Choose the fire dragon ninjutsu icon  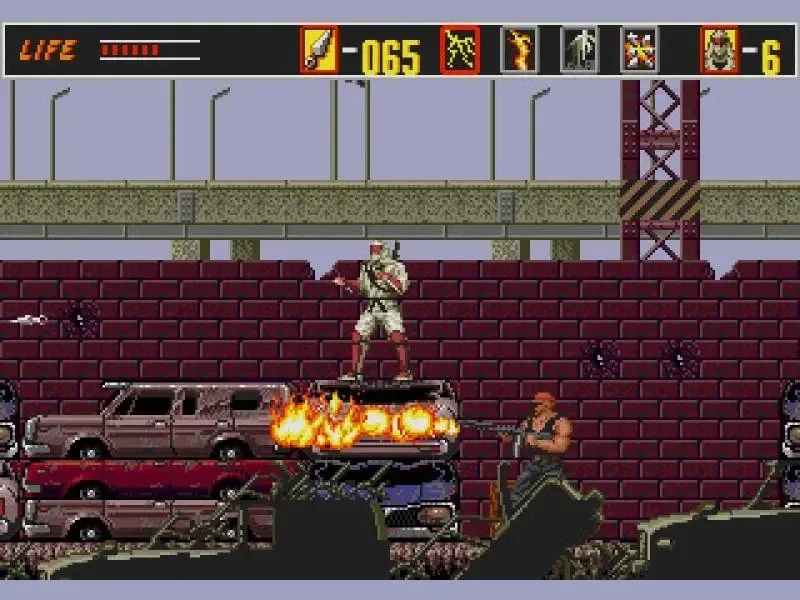pyautogui.click(x=519, y=50)
